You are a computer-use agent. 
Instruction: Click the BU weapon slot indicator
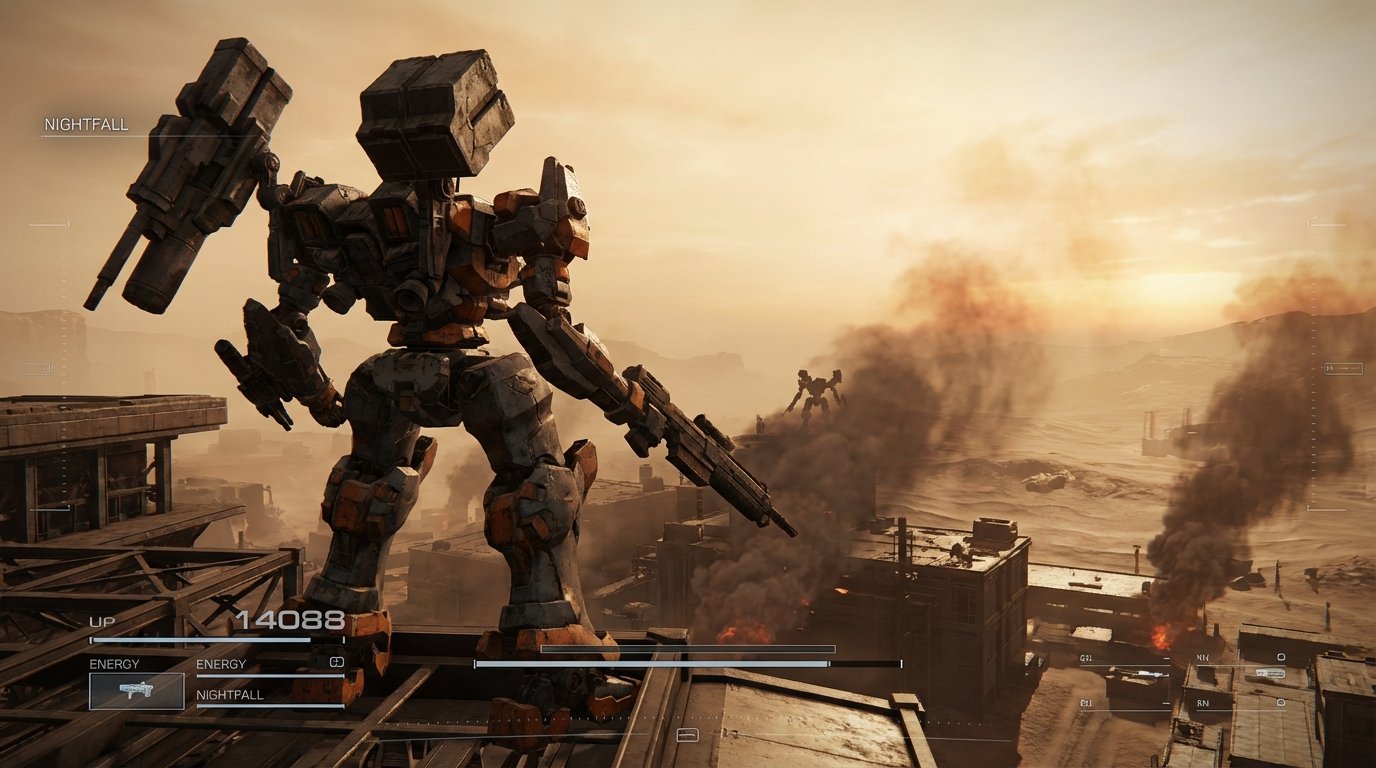coord(1084,703)
